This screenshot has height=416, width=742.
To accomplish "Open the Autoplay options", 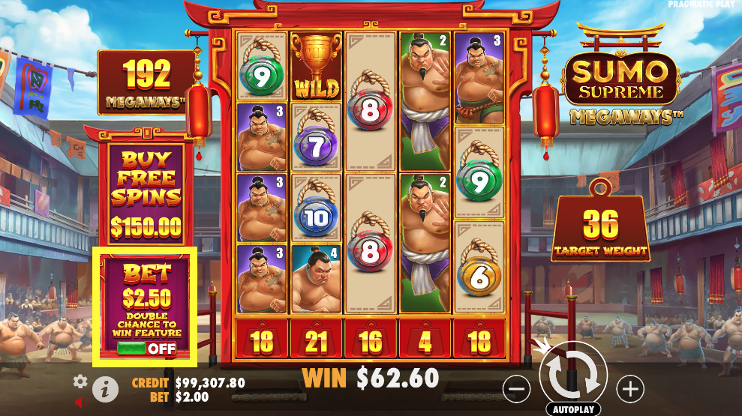I will (x=572, y=410).
